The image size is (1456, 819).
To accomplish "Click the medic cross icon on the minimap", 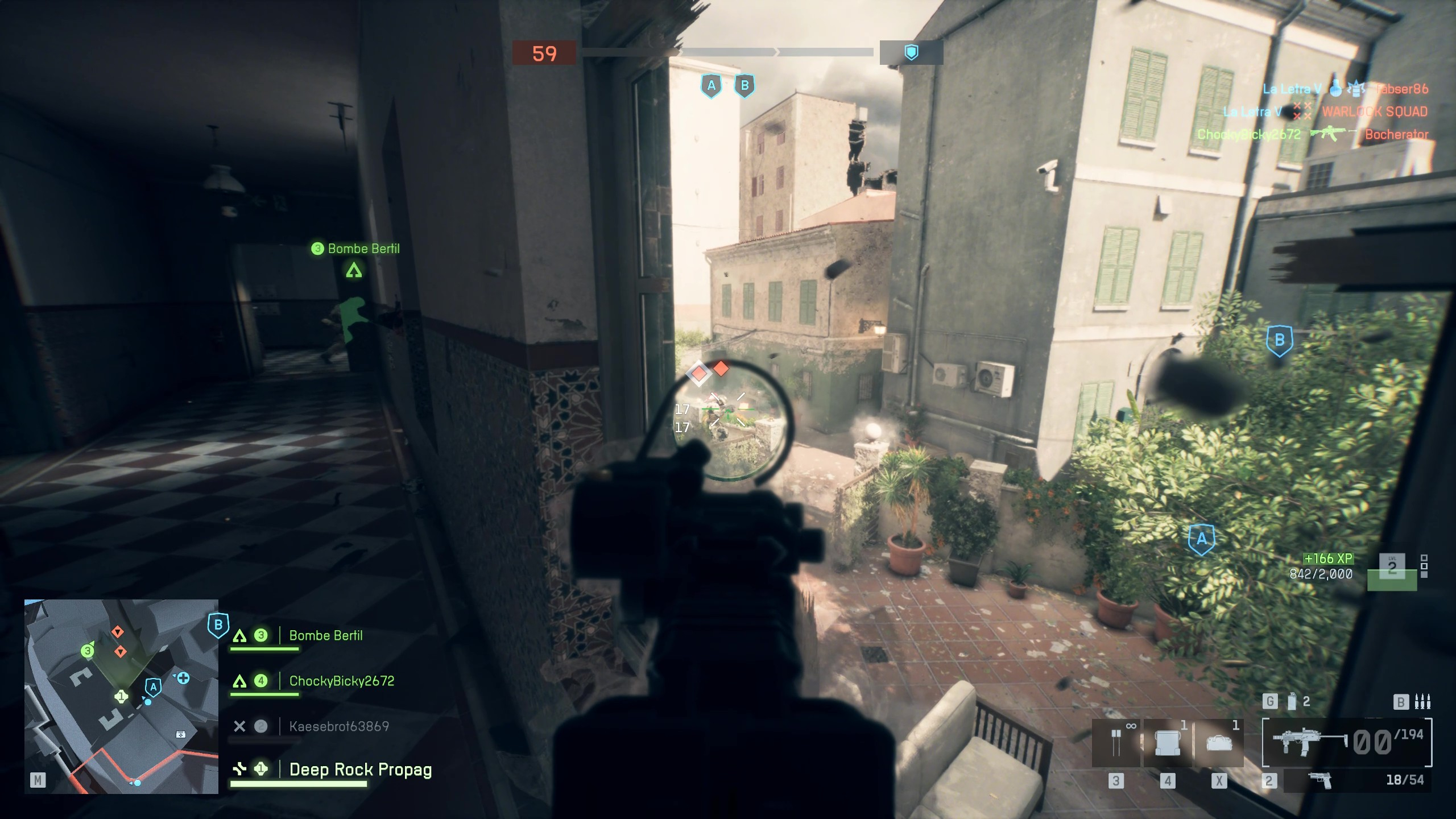I will coord(183,680).
